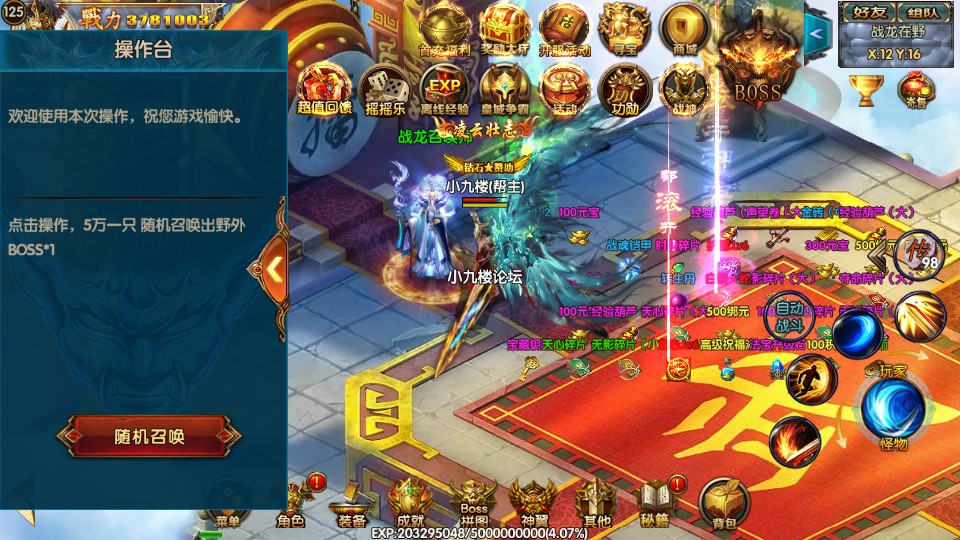This screenshot has width=960, height=540.
Task: Click the 随机召唤 random summon button
Action: point(149,436)
